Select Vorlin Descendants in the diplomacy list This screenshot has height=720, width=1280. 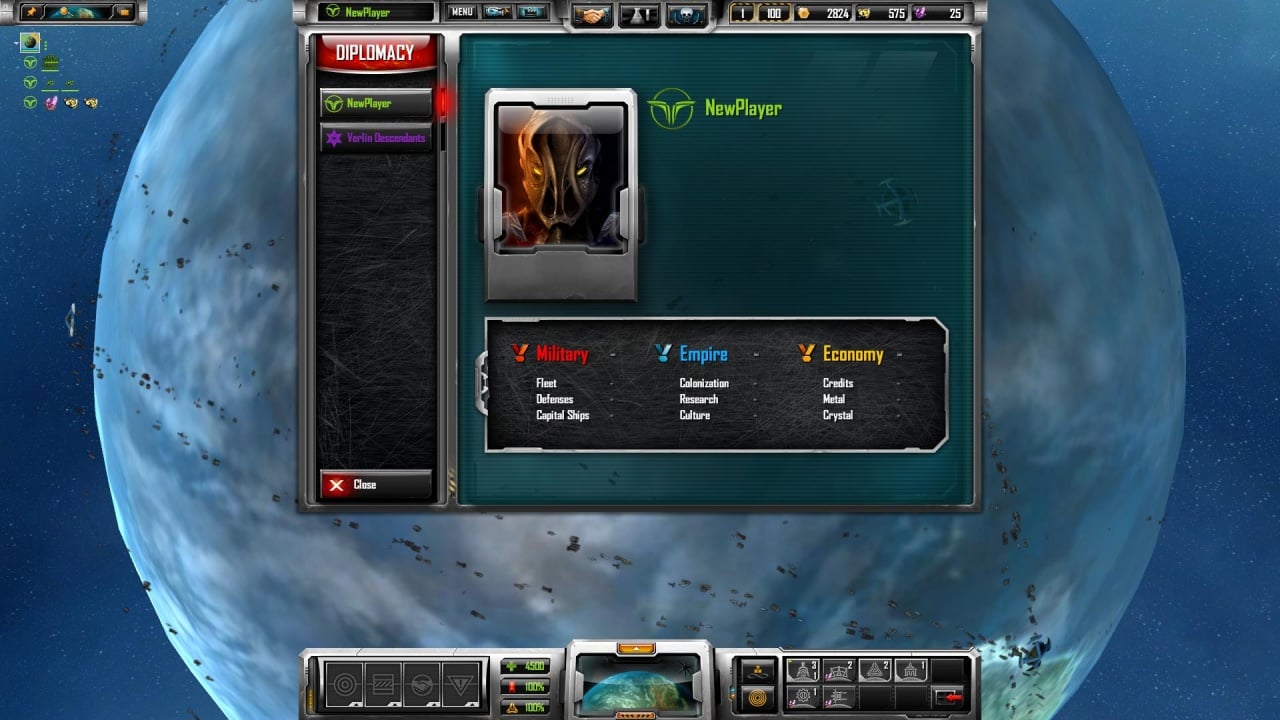point(375,138)
